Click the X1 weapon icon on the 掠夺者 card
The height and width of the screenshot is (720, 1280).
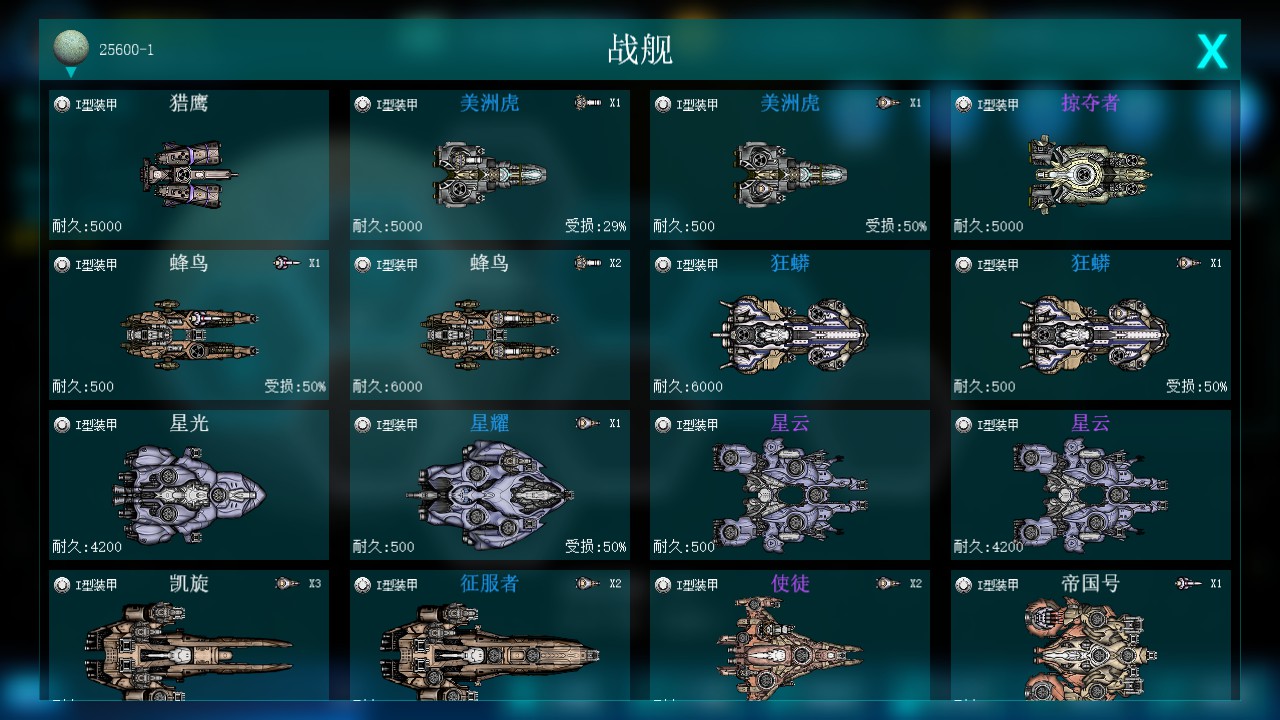click(1183, 103)
